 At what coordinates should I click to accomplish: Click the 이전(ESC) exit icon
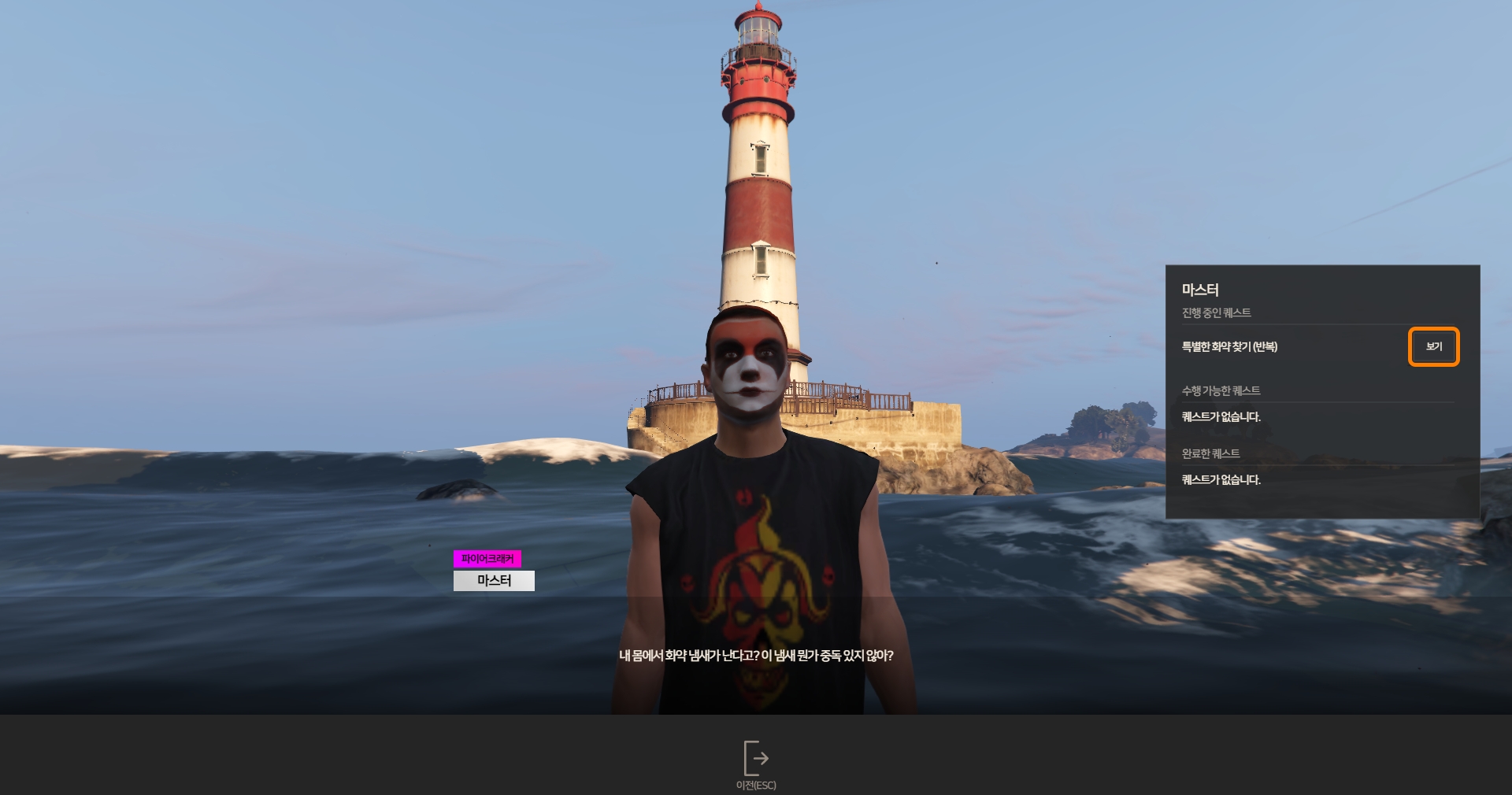(756, 759)
